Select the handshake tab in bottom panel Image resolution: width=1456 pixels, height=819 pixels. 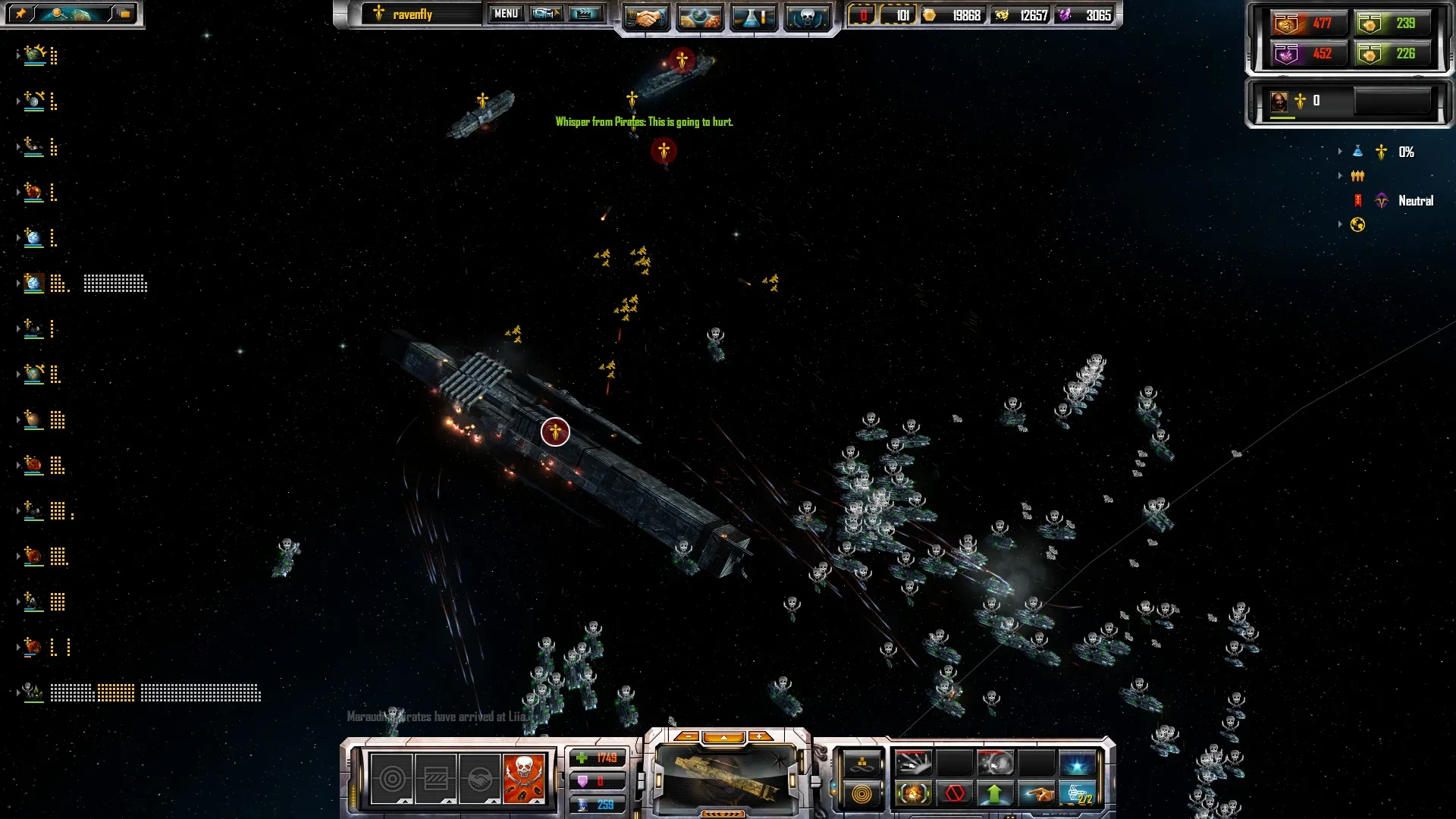click(x=479, y=778)
